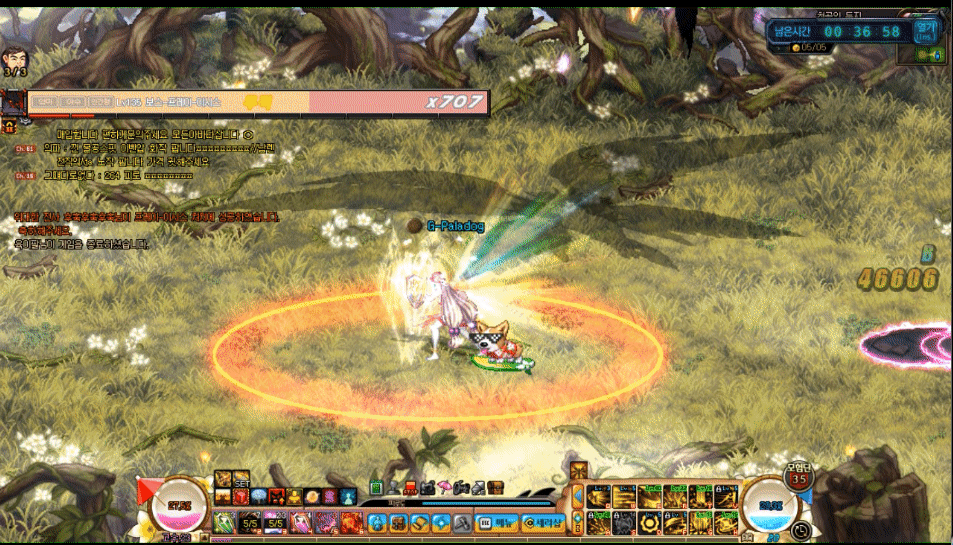Click the green book icon above the bar
953x545 pixels.
coord(376,488)
